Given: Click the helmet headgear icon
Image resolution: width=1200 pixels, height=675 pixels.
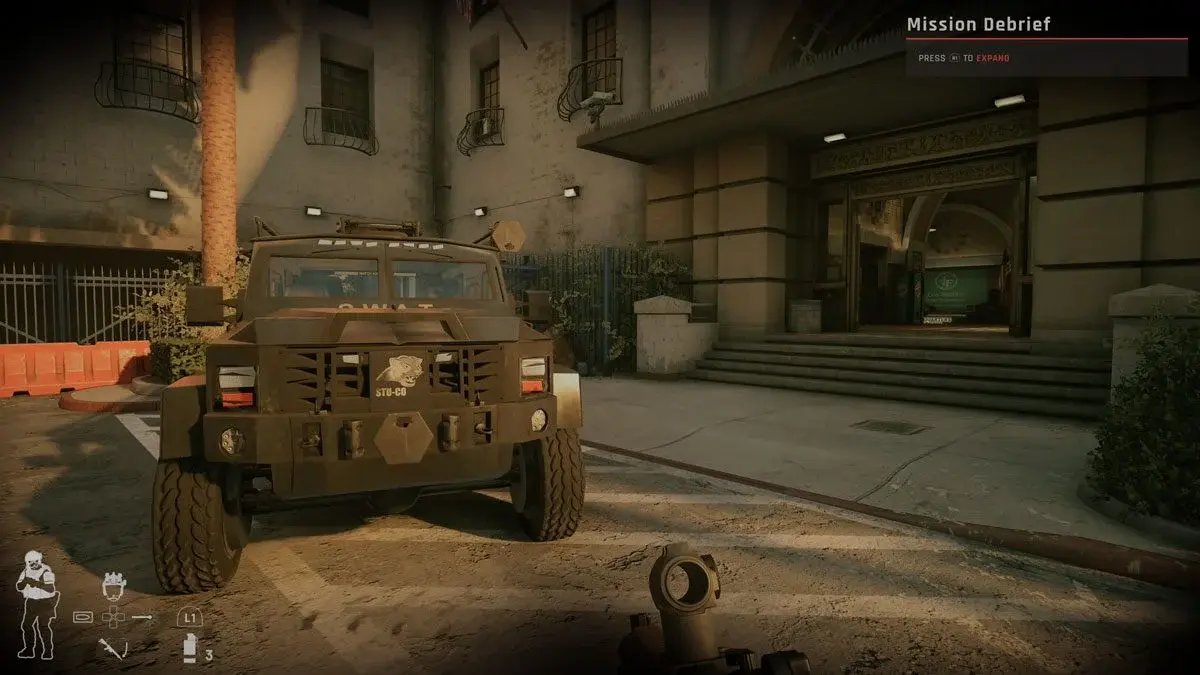Looking at the screenshot, I should pos(115,586).
